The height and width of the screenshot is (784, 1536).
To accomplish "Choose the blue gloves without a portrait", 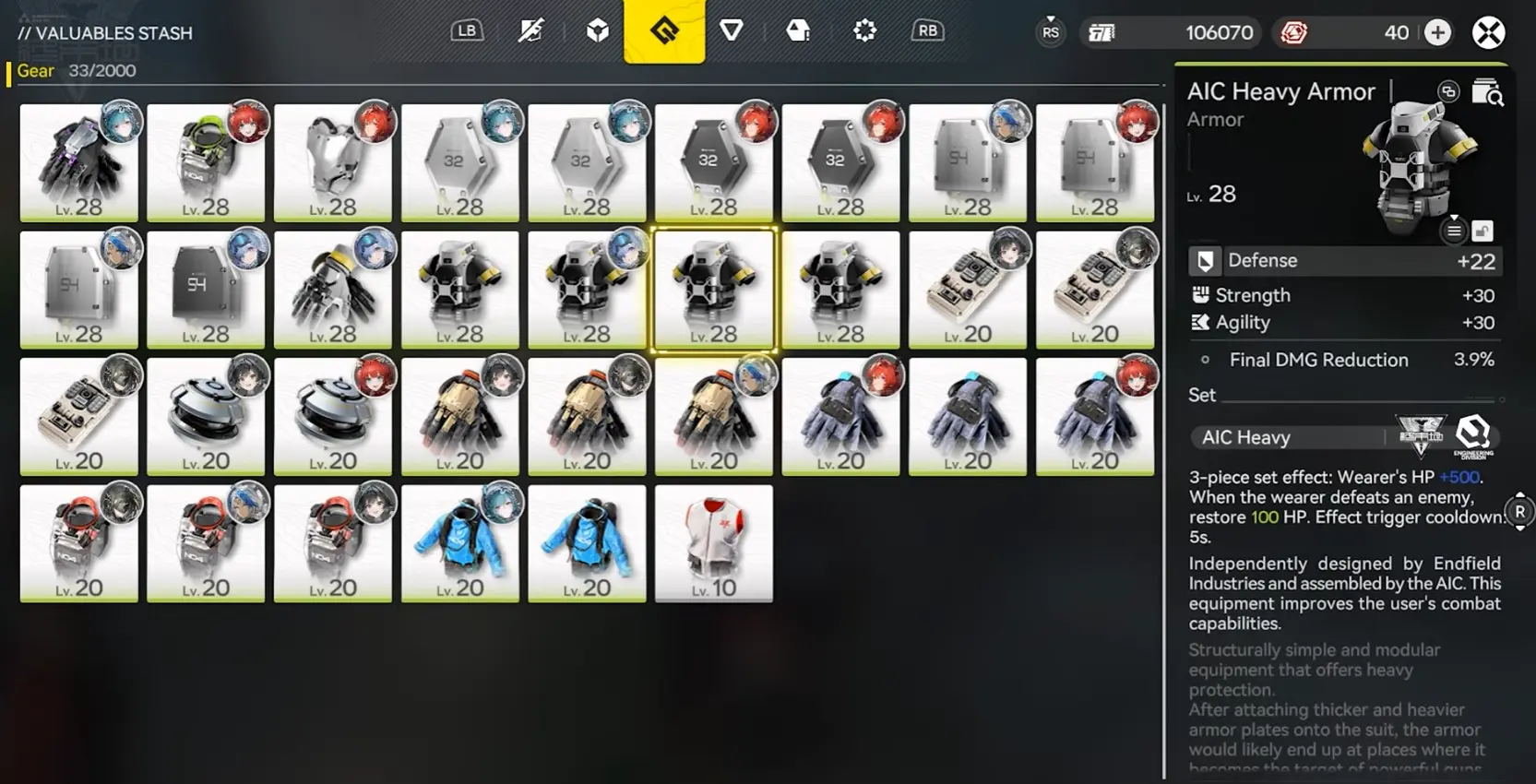I will [968, 416].
